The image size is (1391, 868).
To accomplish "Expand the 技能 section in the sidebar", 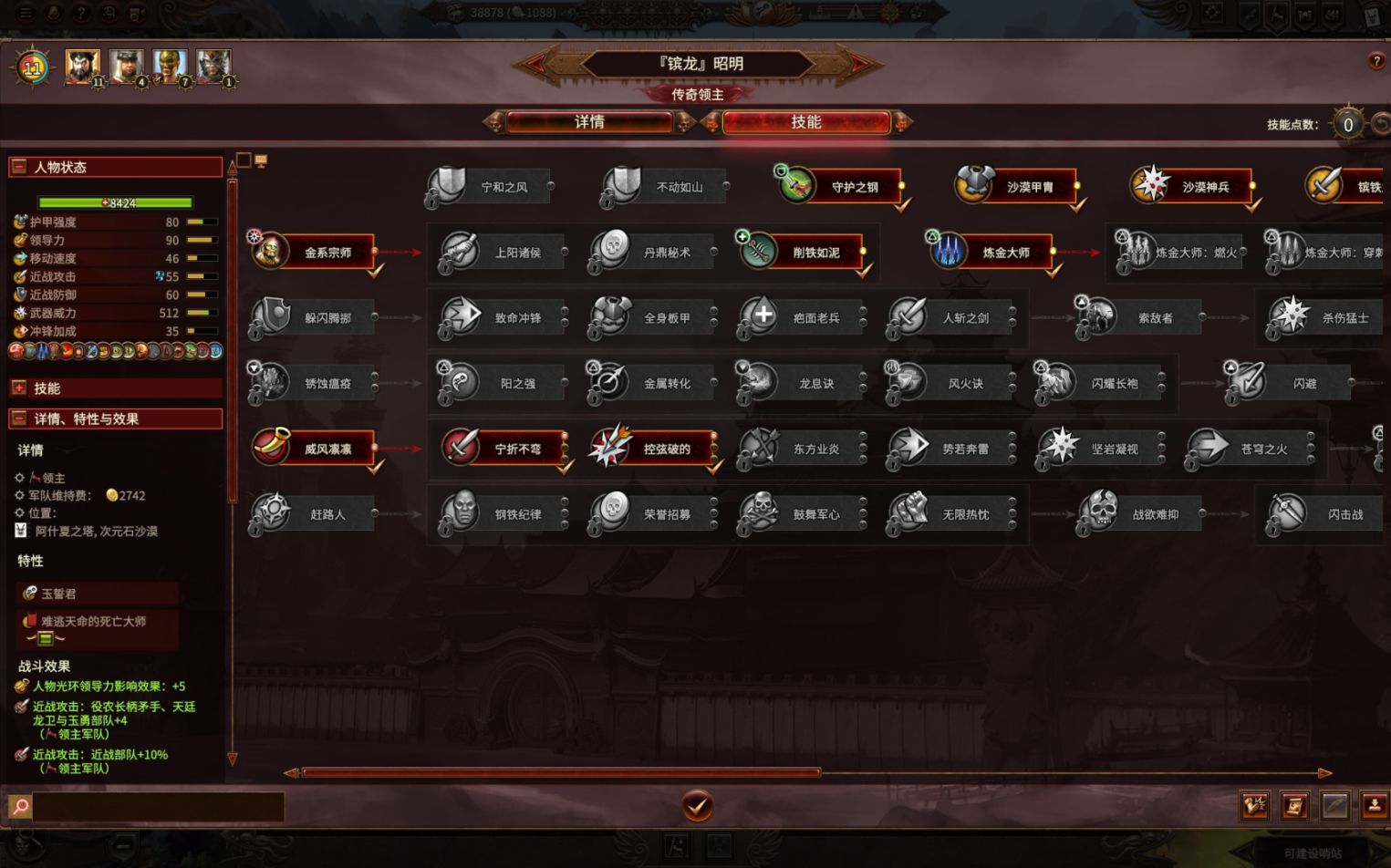I will point(19,388).
